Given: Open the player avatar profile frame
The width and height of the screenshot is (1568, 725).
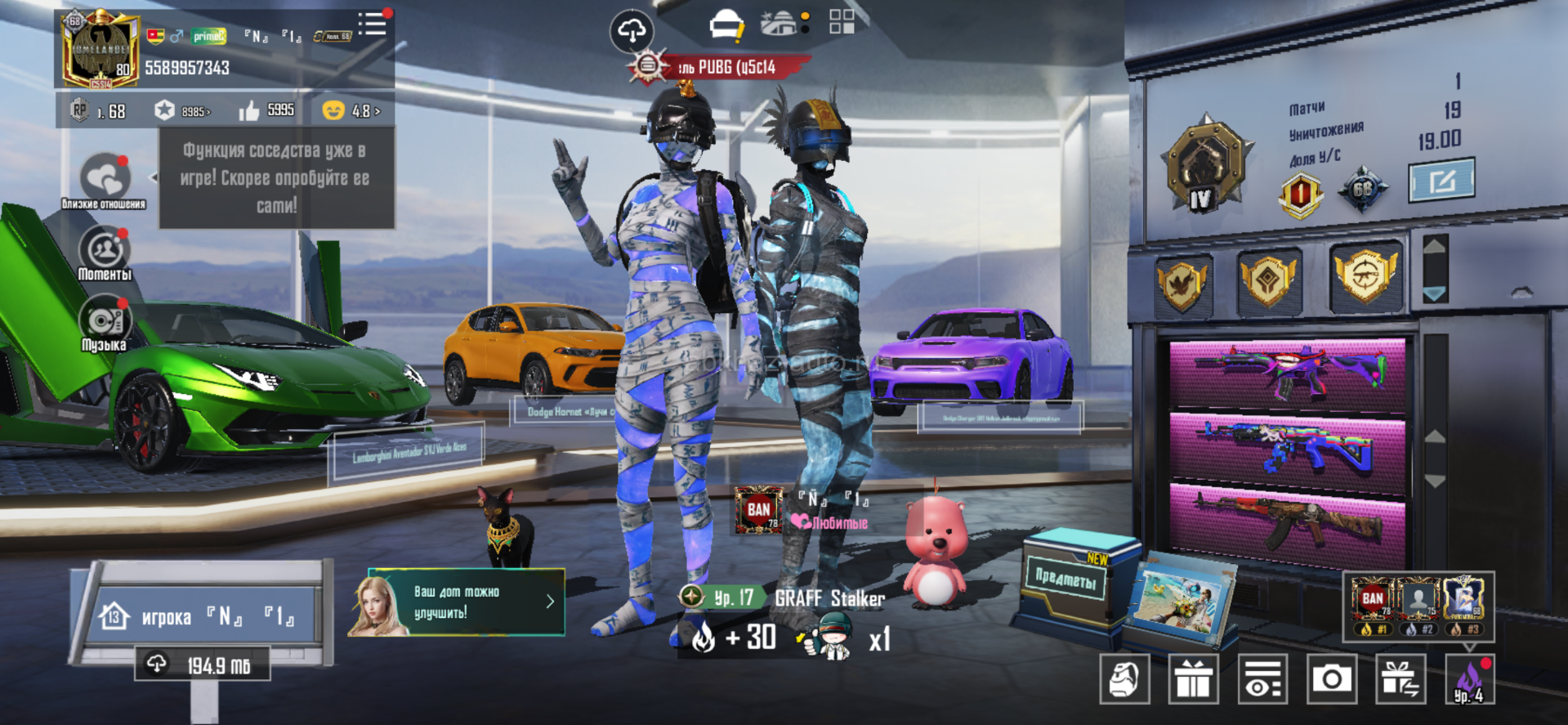Looking at the screenshot, I should coord(100,51).
